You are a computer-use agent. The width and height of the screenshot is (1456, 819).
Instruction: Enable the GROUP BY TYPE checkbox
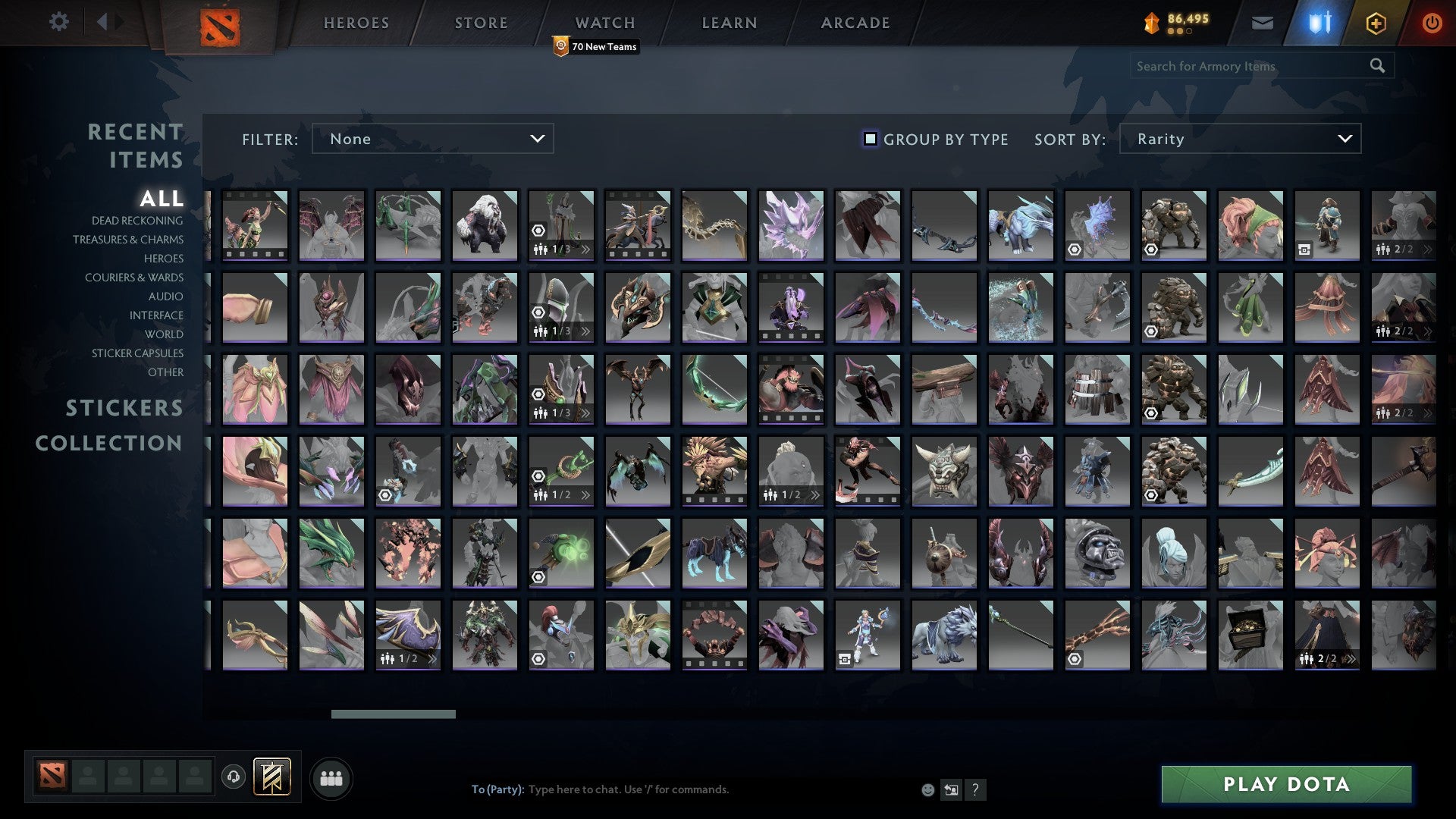[x=869, y=139]
